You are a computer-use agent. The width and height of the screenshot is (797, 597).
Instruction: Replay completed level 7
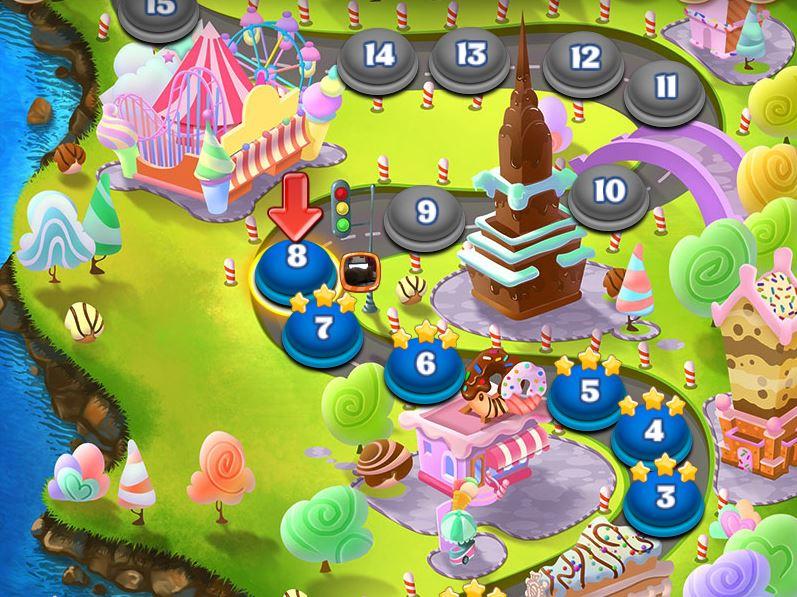tap(322, 330)
